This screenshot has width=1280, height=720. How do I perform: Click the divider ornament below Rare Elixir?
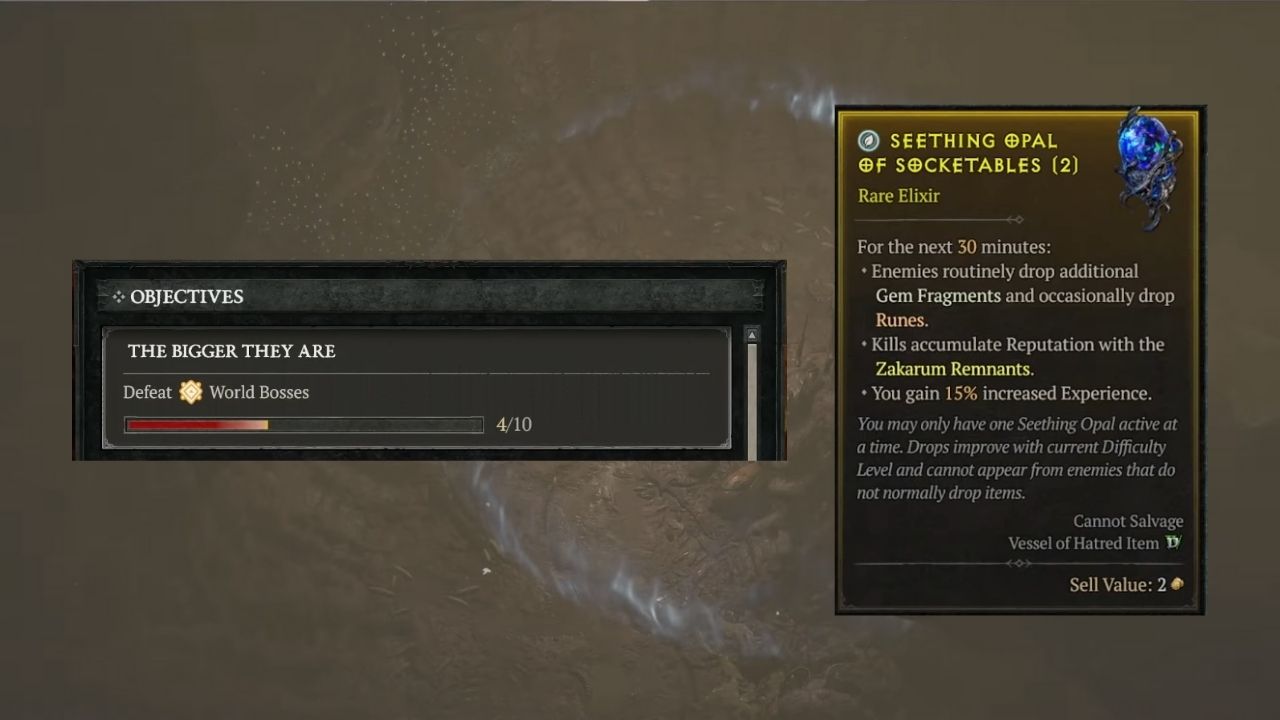(x=1018, y=219)
